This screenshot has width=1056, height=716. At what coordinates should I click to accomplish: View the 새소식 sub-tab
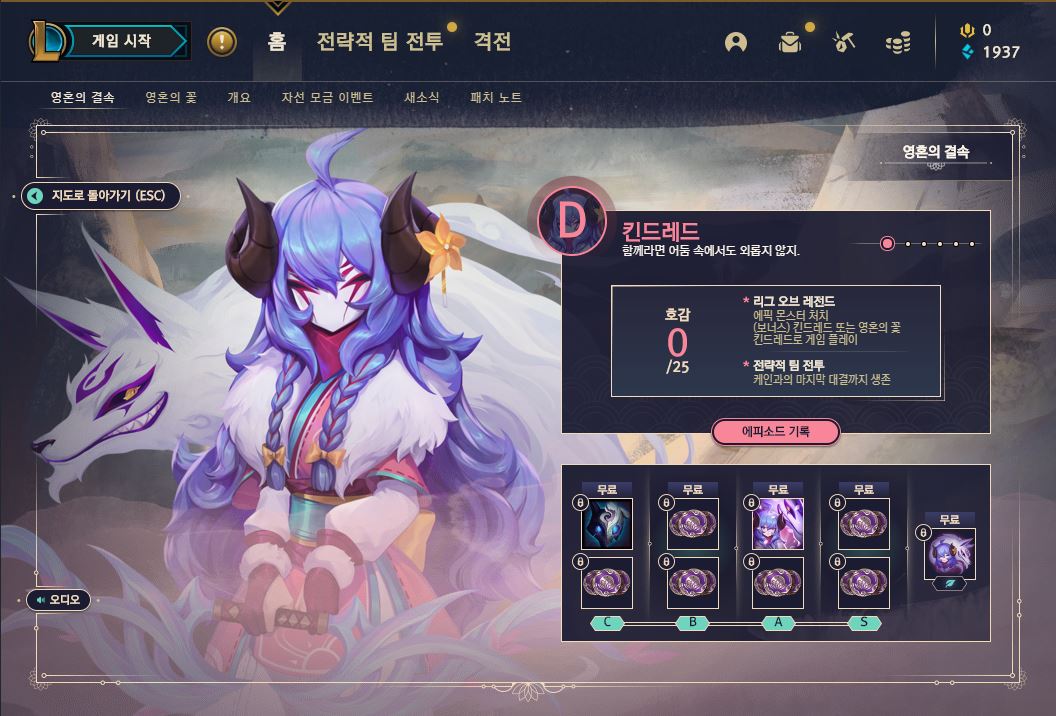421,97
